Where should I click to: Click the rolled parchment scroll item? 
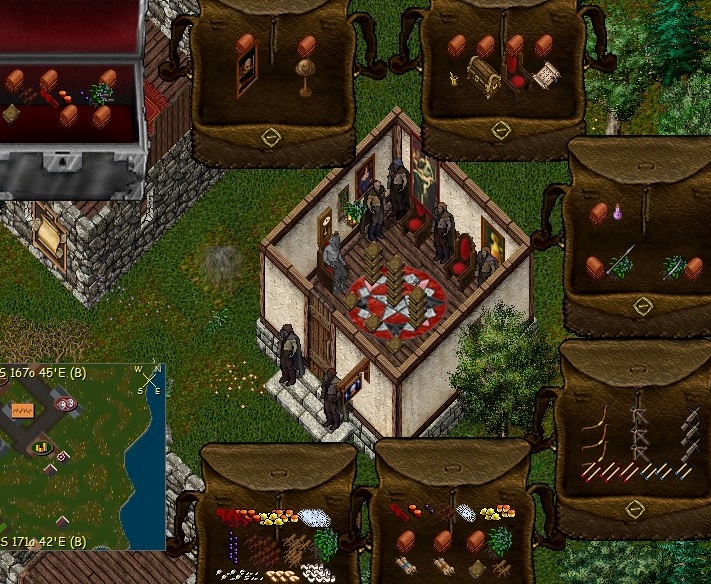pos(546,75)
